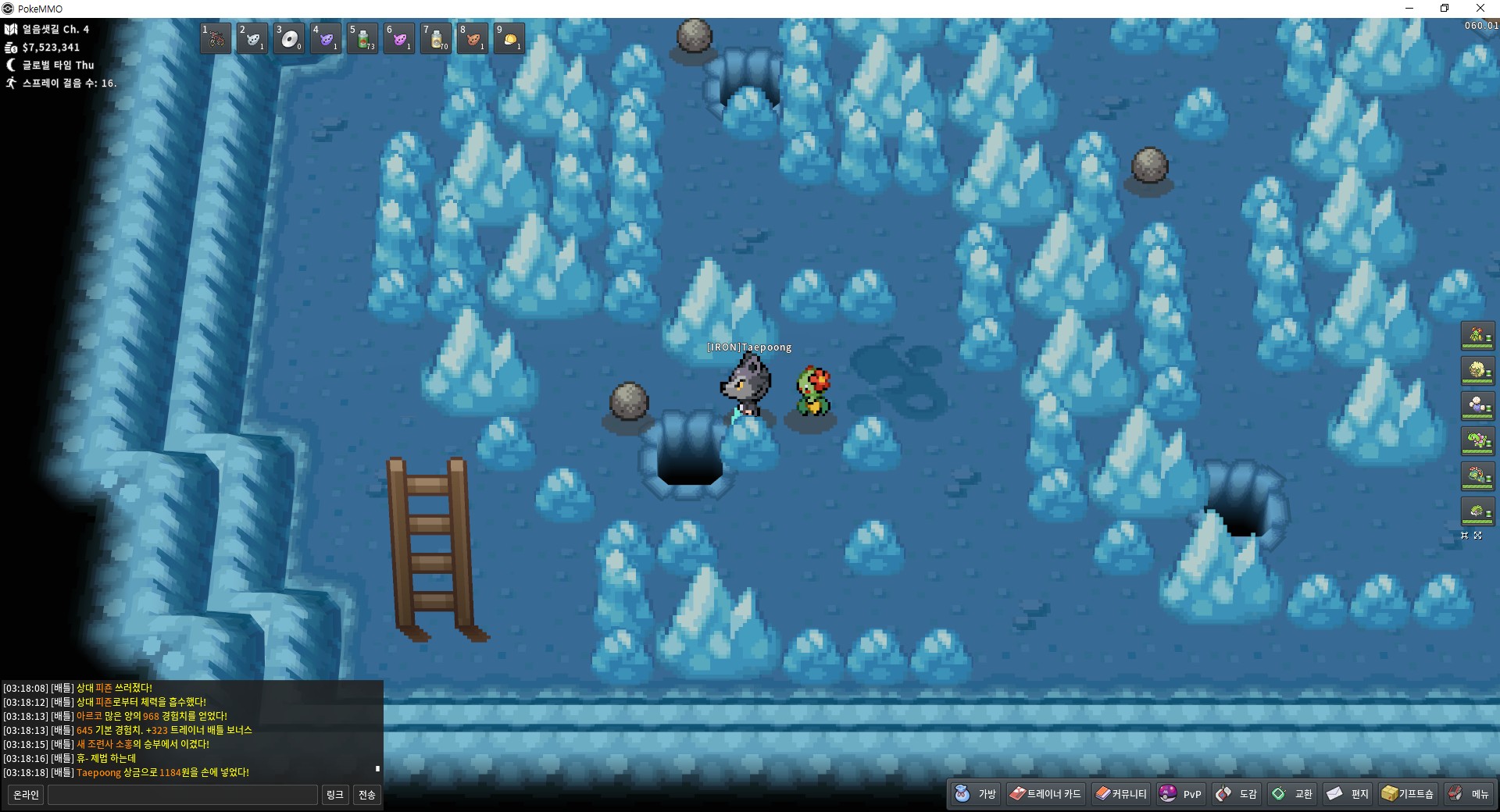This screenshot has width=1500, height=812.
Task: Click the chat message input field
Action: [183, 795]
